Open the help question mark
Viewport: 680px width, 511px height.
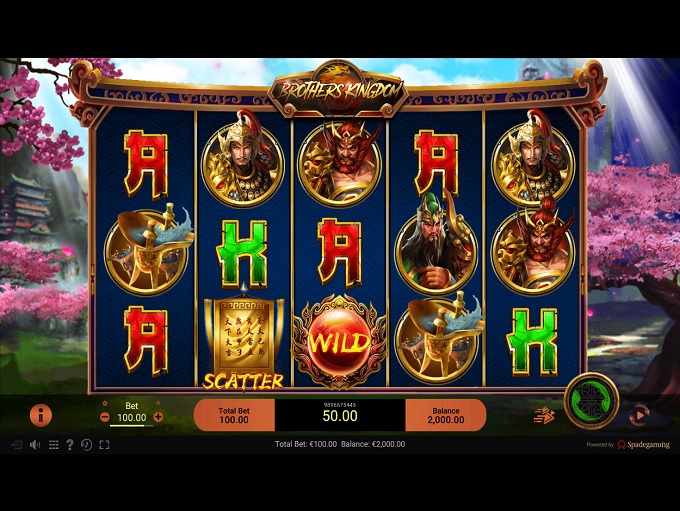[70, 444]
